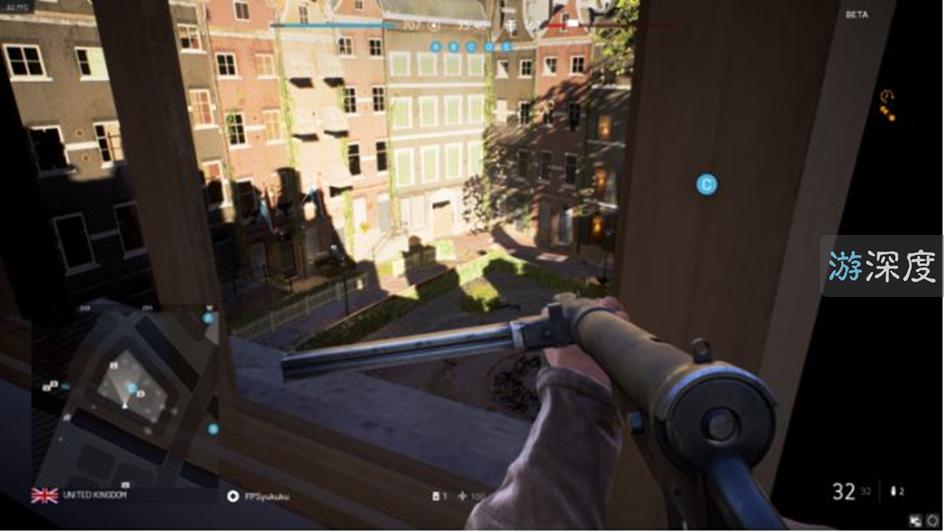Click the 游深度 watermark logo

tap(881, 266)
